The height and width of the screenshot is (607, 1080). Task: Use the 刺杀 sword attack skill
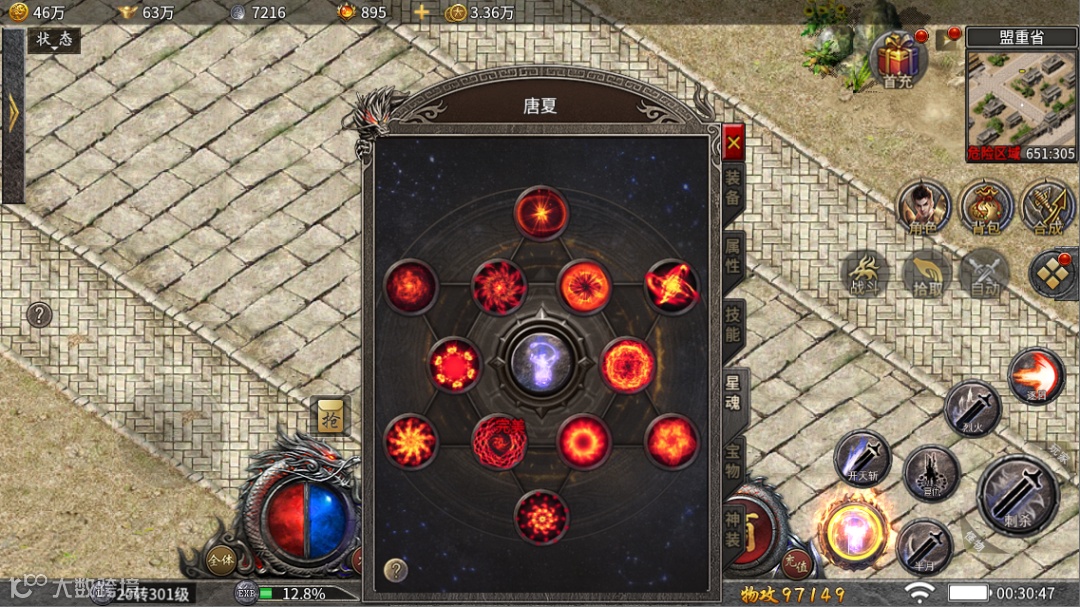point(1017,494)
